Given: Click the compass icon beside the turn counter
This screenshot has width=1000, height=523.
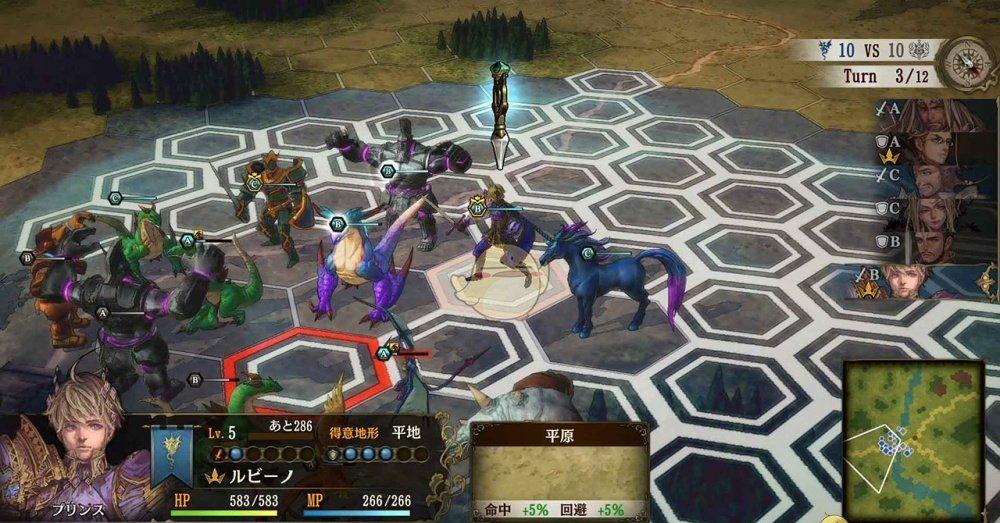Looking at the screenshot, I should coord(965,60).
